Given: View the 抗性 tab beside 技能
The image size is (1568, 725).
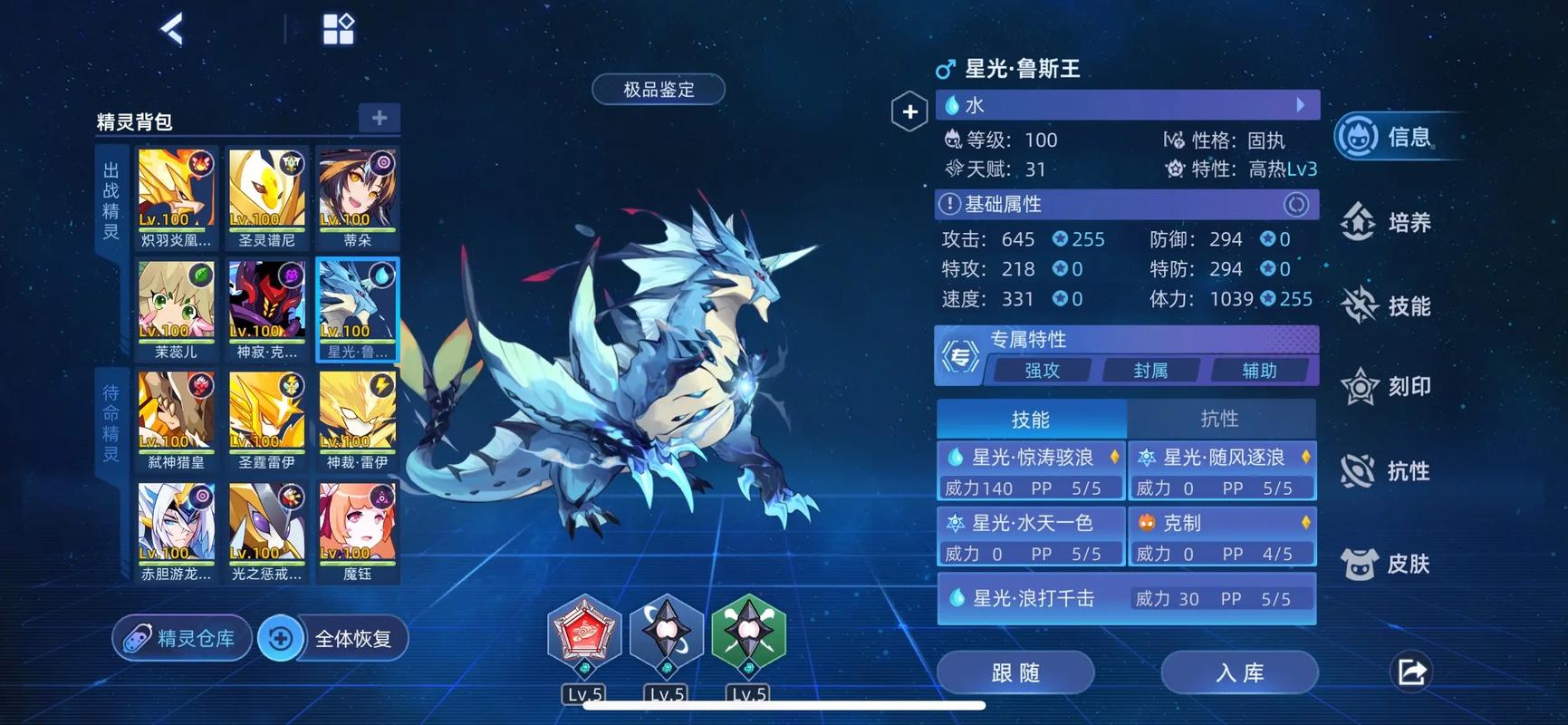Looking at the screenshot, I should [1219, 419].
